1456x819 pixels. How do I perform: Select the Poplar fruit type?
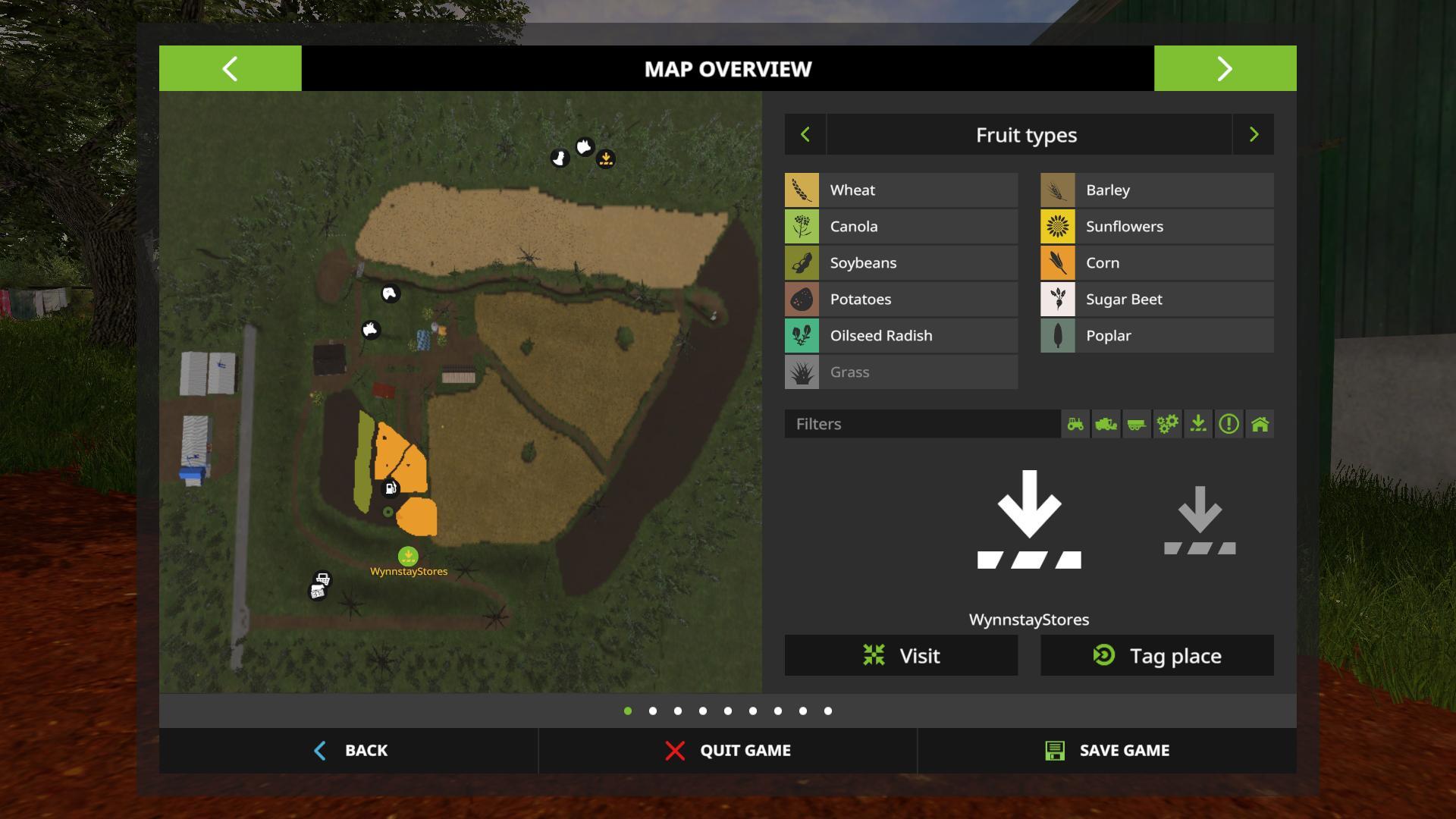point(1156,335)
